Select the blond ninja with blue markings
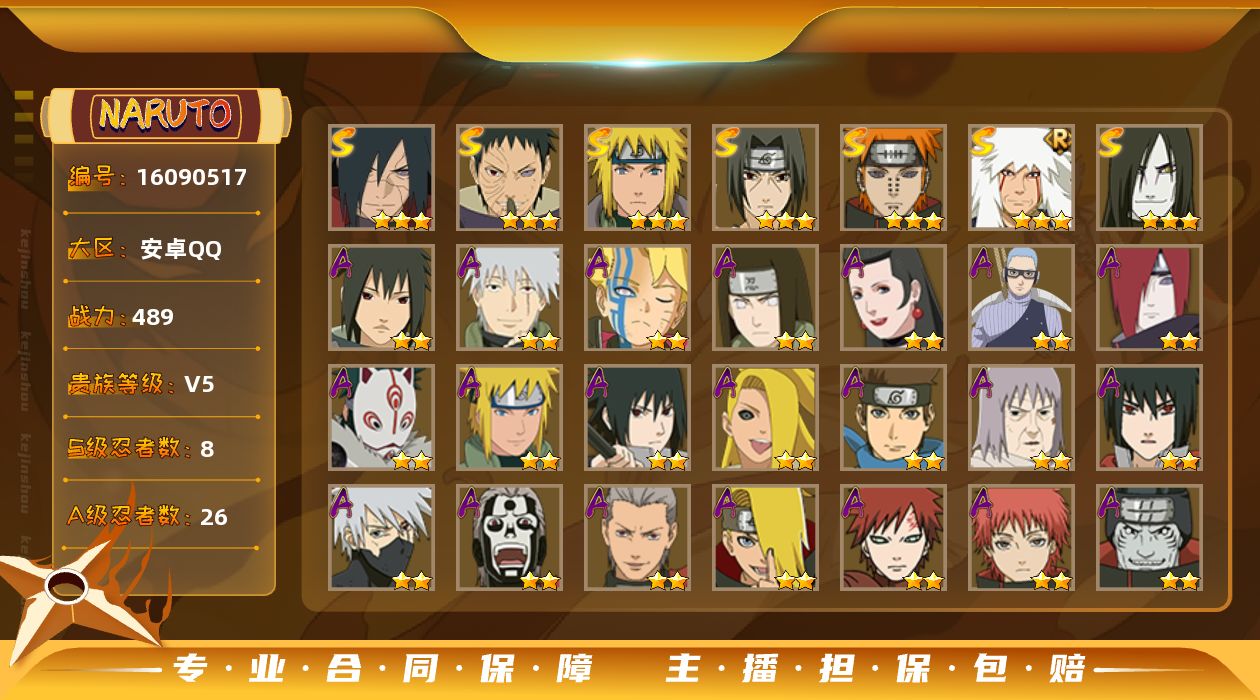Screen dimensions: 1260x700 [637, 297]
